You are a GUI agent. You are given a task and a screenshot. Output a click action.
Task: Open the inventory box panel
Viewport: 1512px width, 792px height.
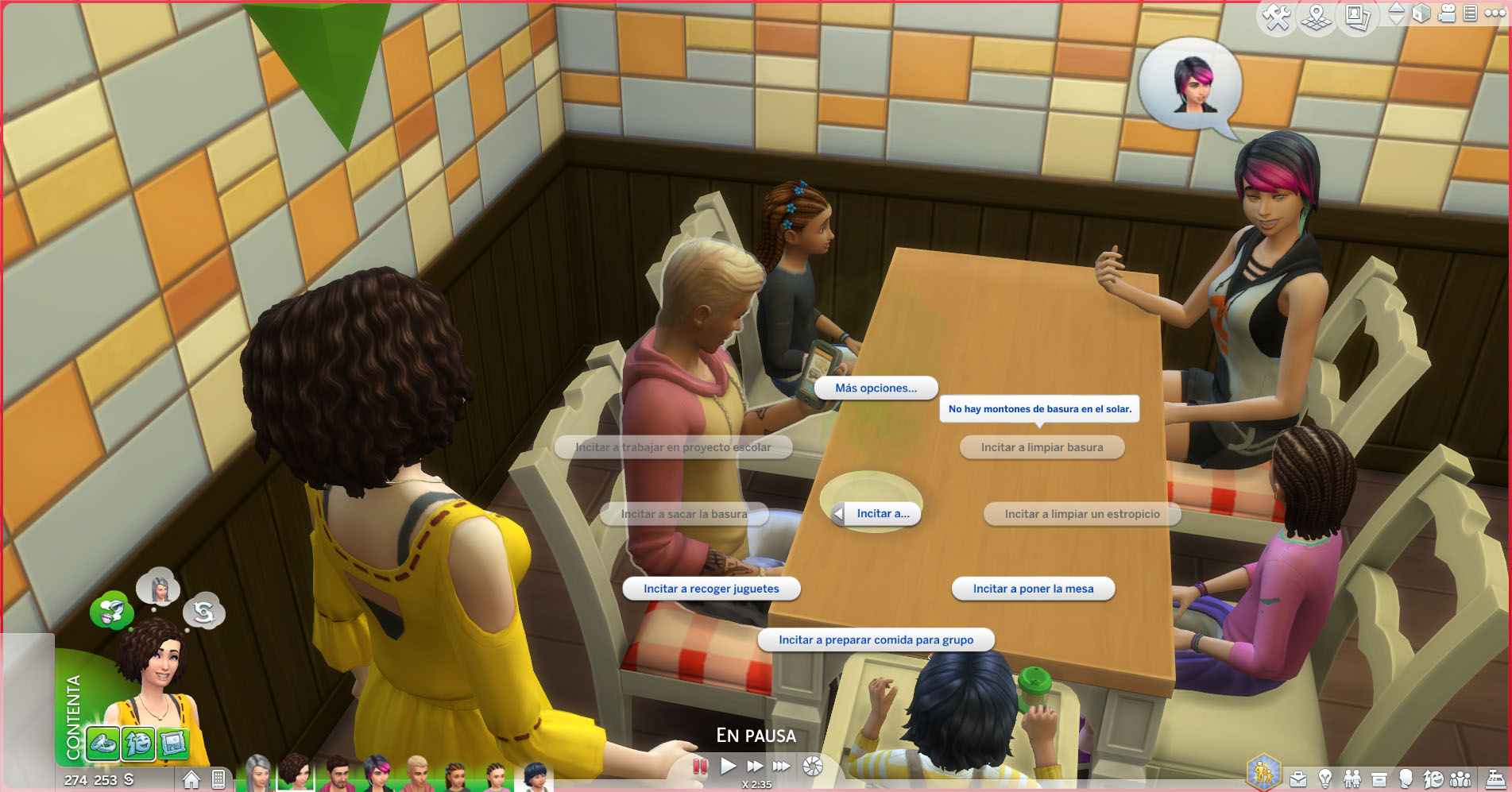[1379, 779]
